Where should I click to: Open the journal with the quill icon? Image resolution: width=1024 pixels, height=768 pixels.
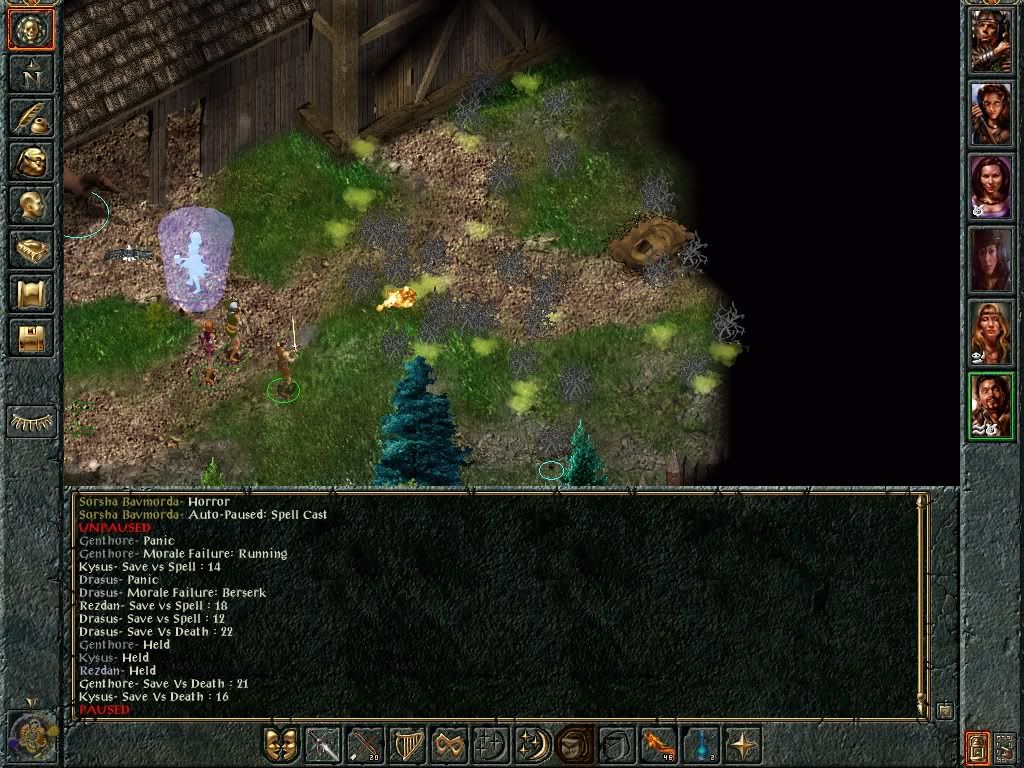pyautogui.click(x=31, y=117)
